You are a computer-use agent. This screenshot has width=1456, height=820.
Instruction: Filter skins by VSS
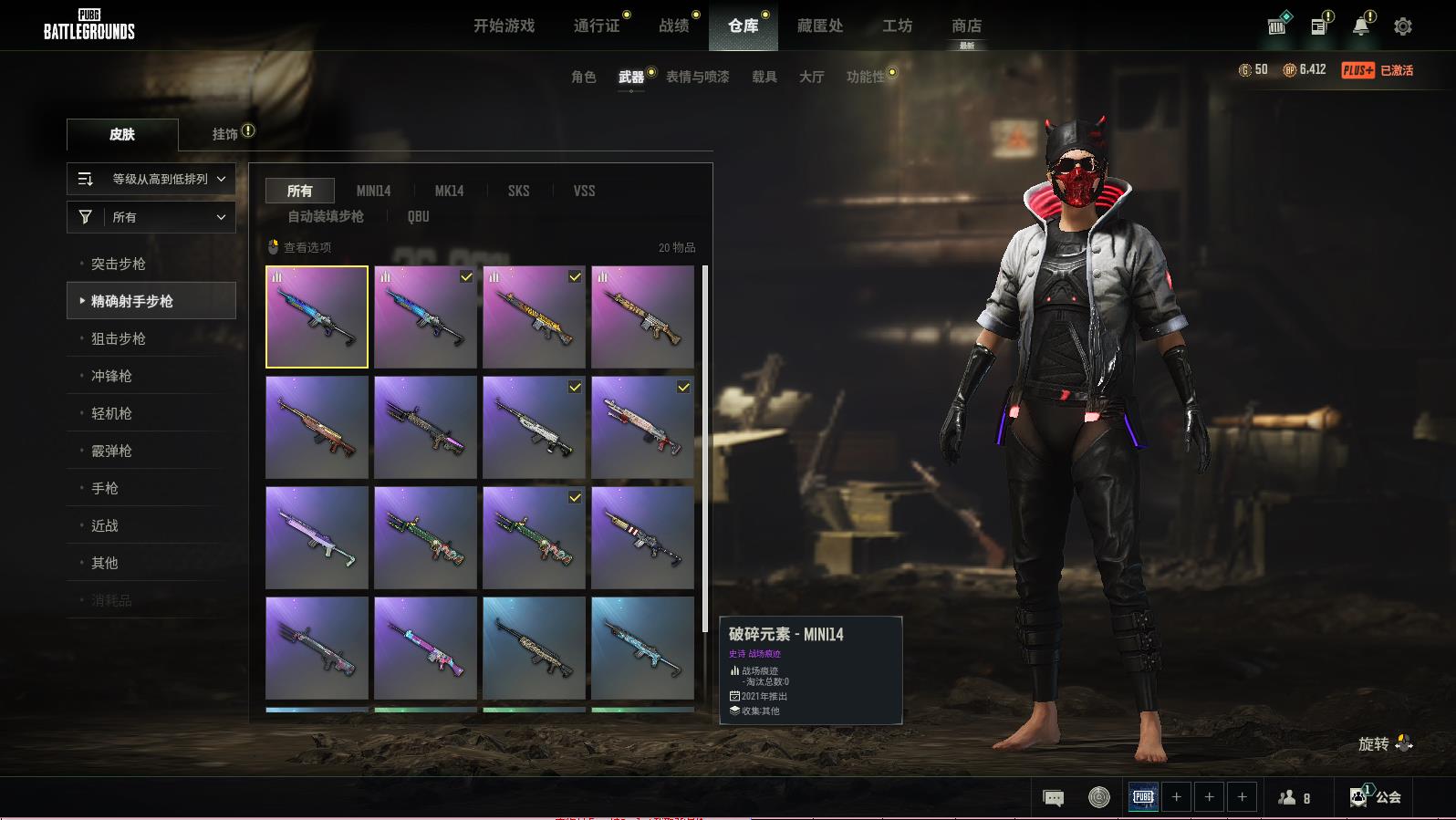coord(584,191)
